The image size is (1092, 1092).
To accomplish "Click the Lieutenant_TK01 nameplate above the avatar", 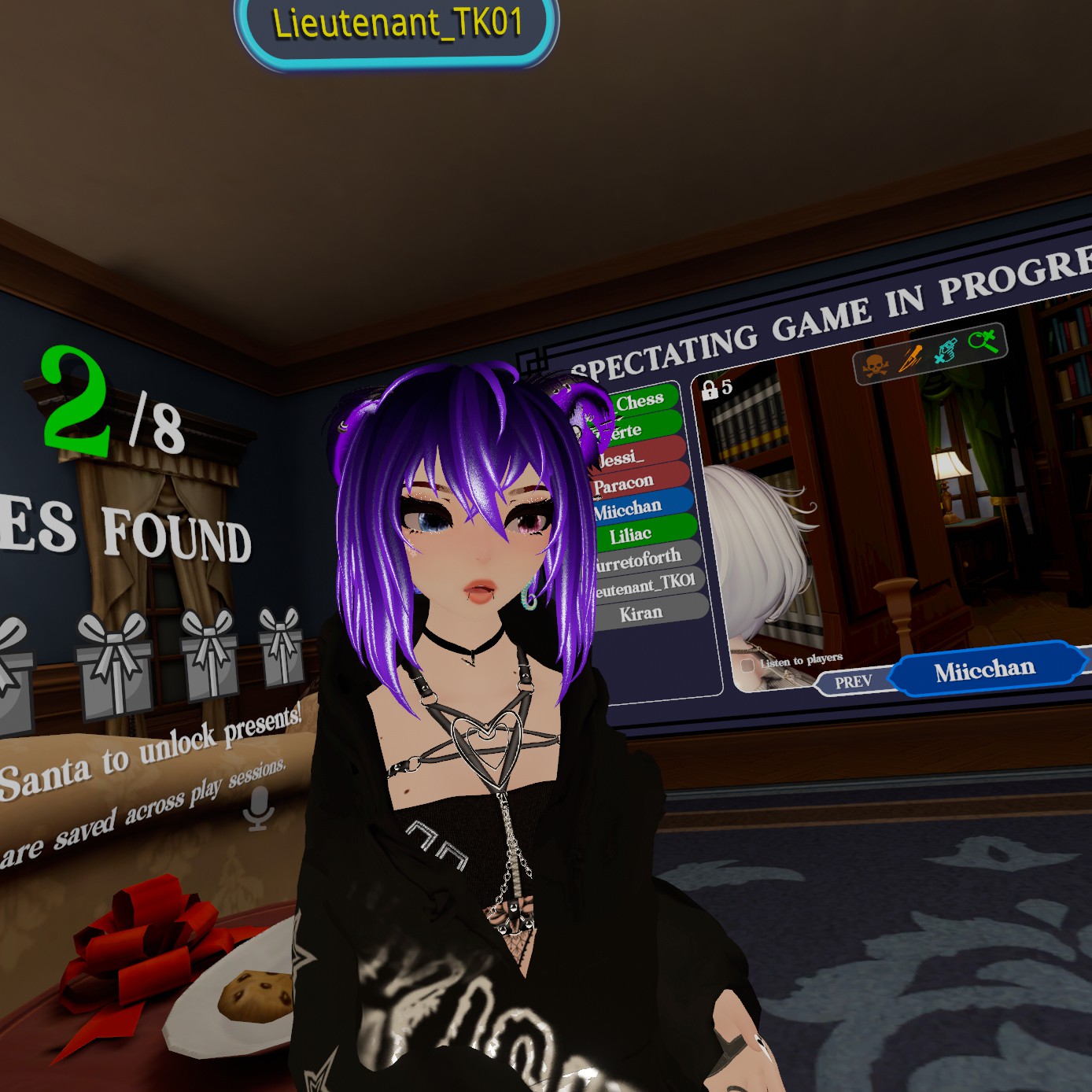I will (x=397, y=24).
